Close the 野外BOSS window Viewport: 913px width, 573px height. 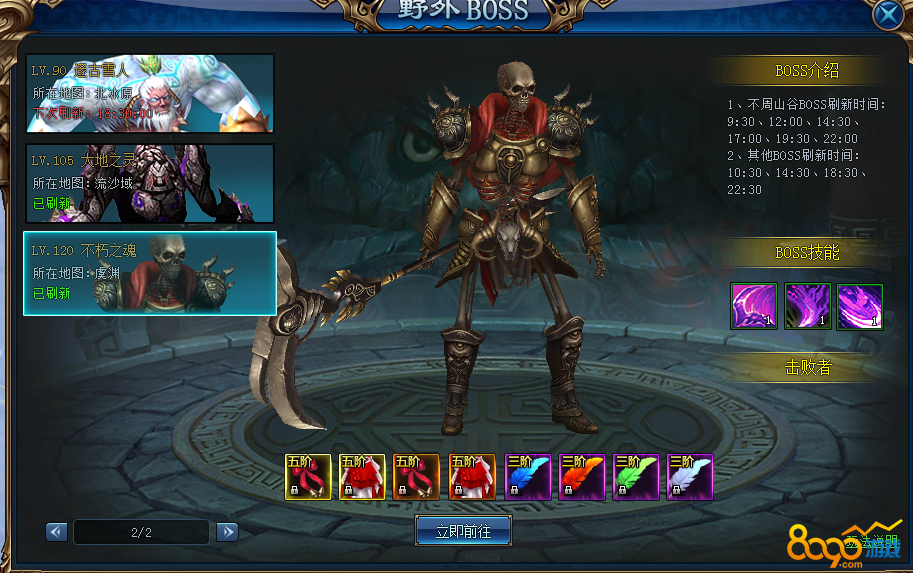pyautogui.click(x=886, y=16)
